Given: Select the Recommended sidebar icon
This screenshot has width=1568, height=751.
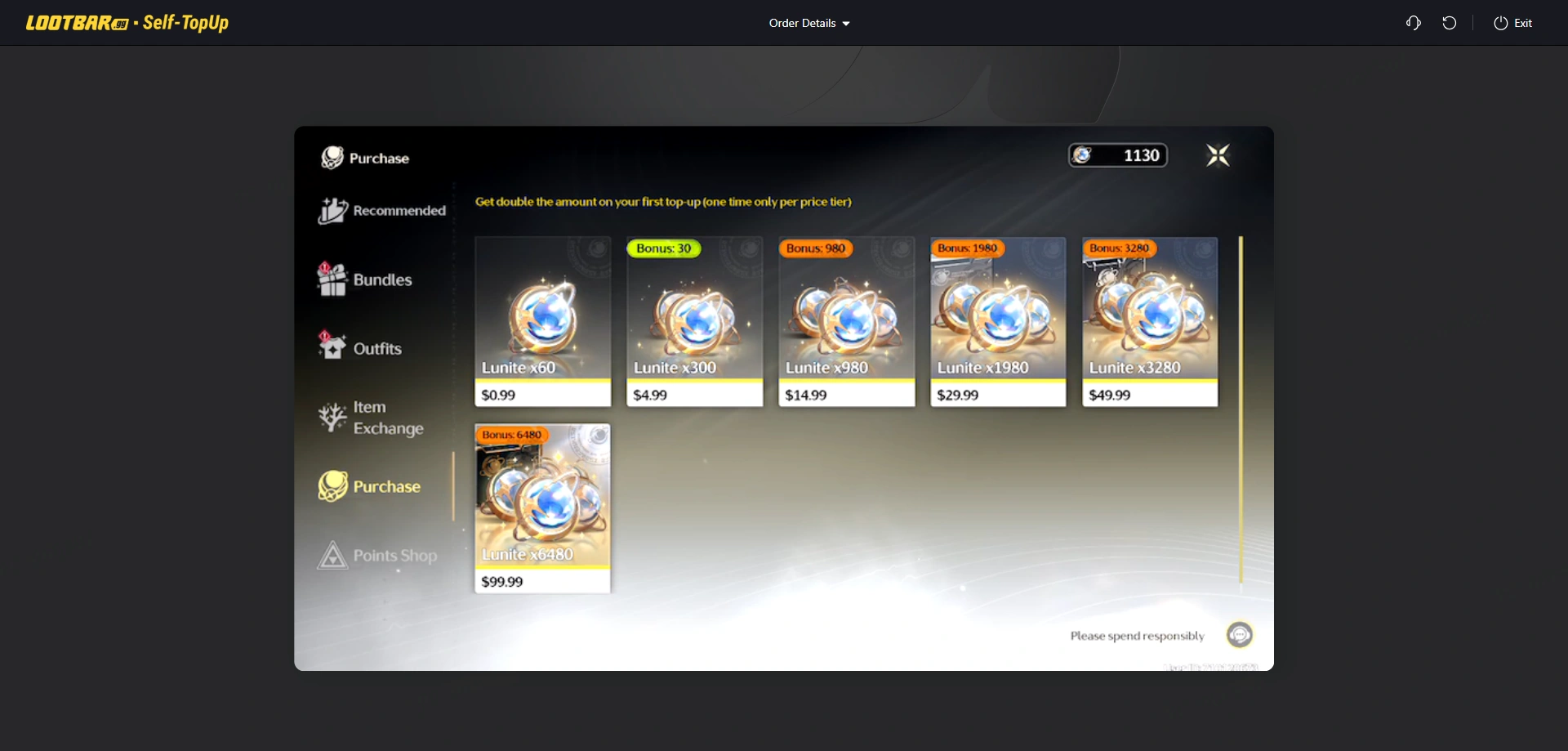Looking at the screenshot, I should point(332,210).
